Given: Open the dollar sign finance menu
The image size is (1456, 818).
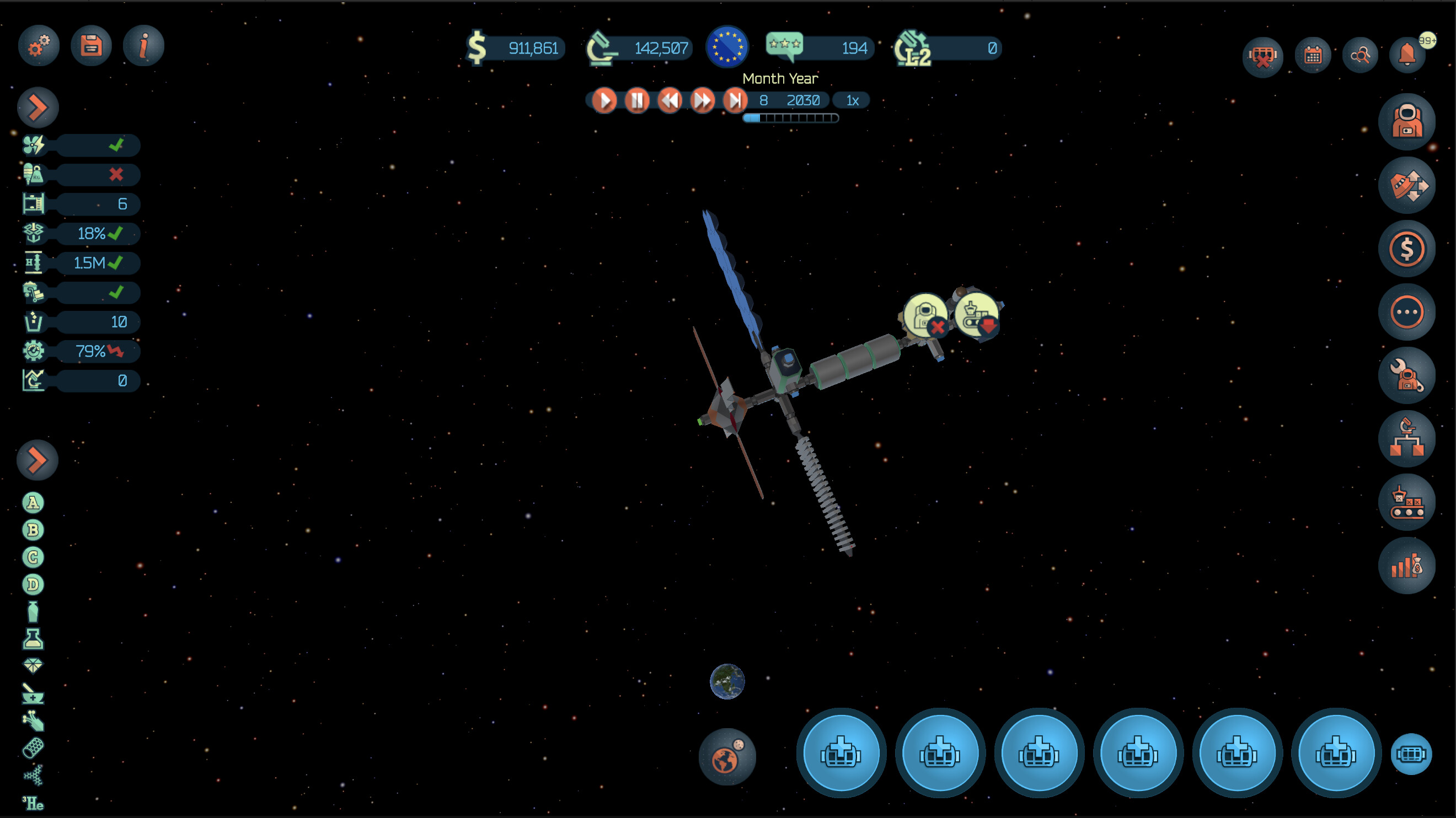Looking at the screenshot, I should 1406,249.
